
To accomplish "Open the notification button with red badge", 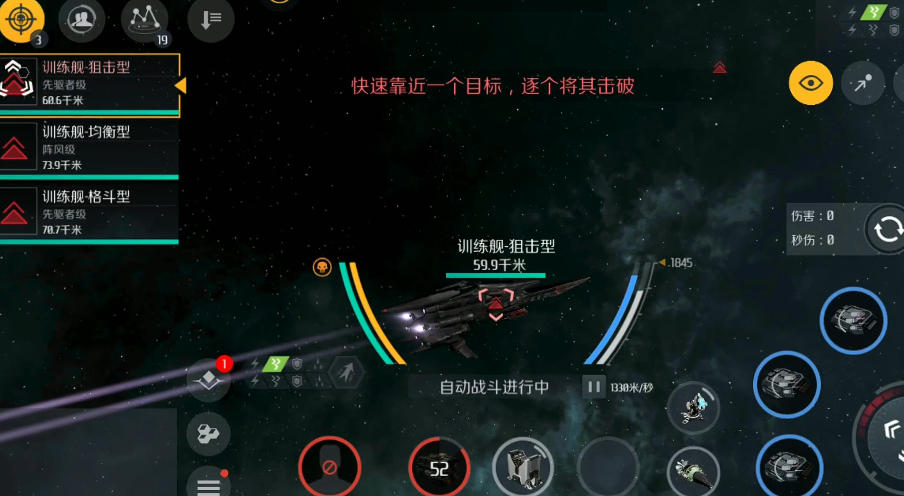I will point(209,378).
